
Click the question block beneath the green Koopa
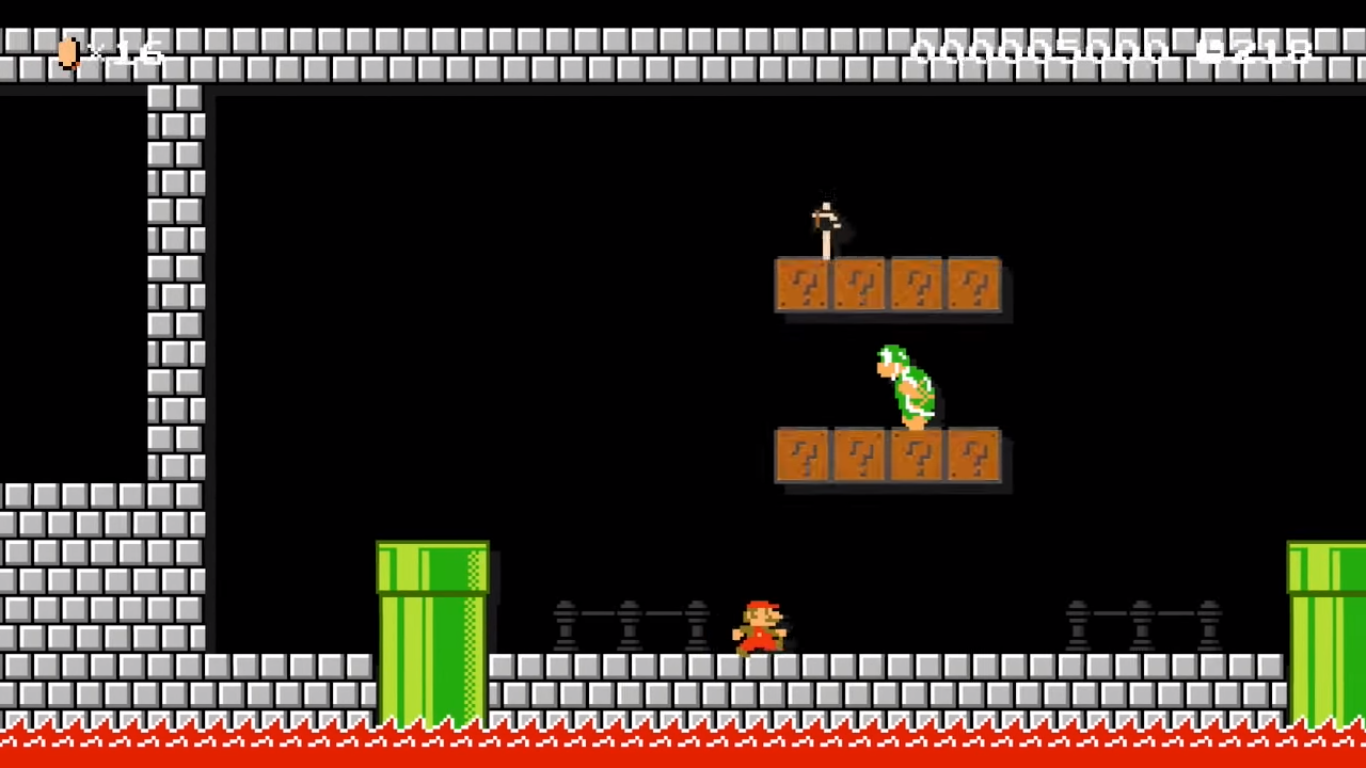pos(915,456)
